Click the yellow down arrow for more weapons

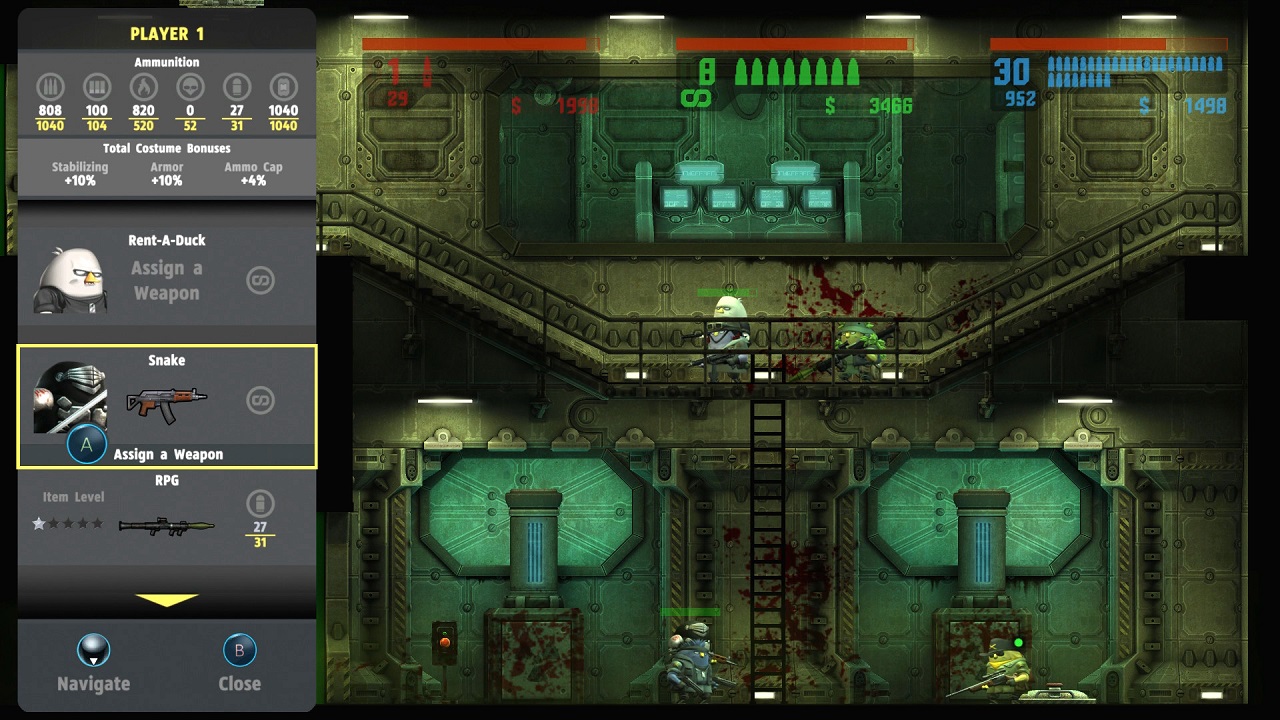click(x=167, y=600)
